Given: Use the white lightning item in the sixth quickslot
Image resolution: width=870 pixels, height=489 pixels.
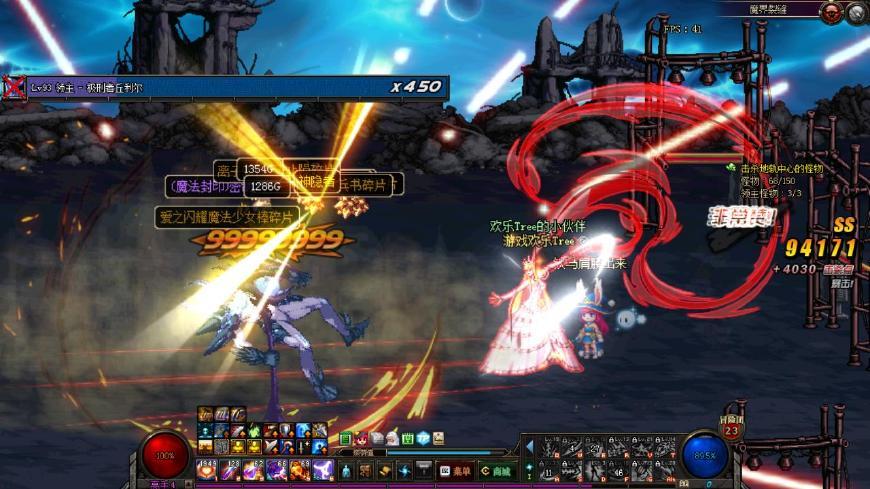Looking at the screenshot, I should click(323, 469).
